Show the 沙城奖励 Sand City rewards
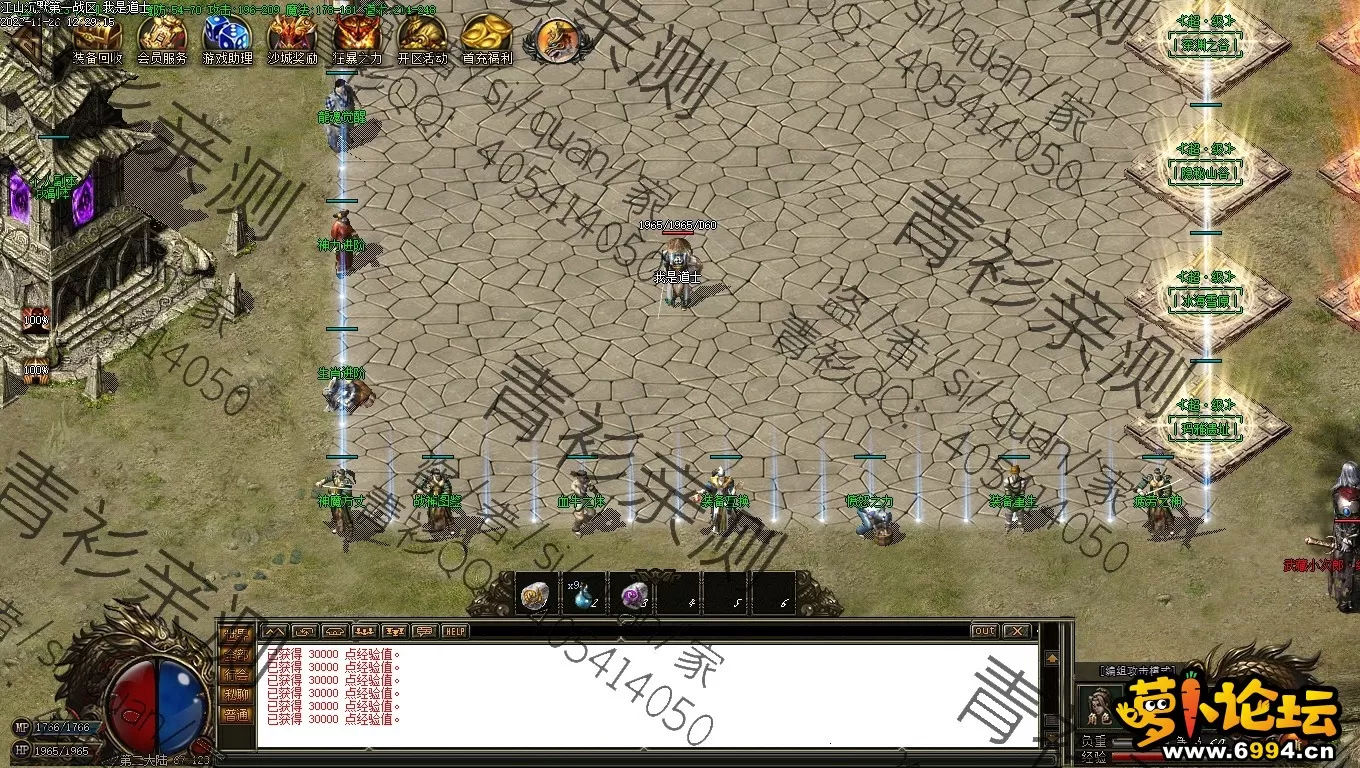This screenshot has height=768, width=1360. [292, 38]
